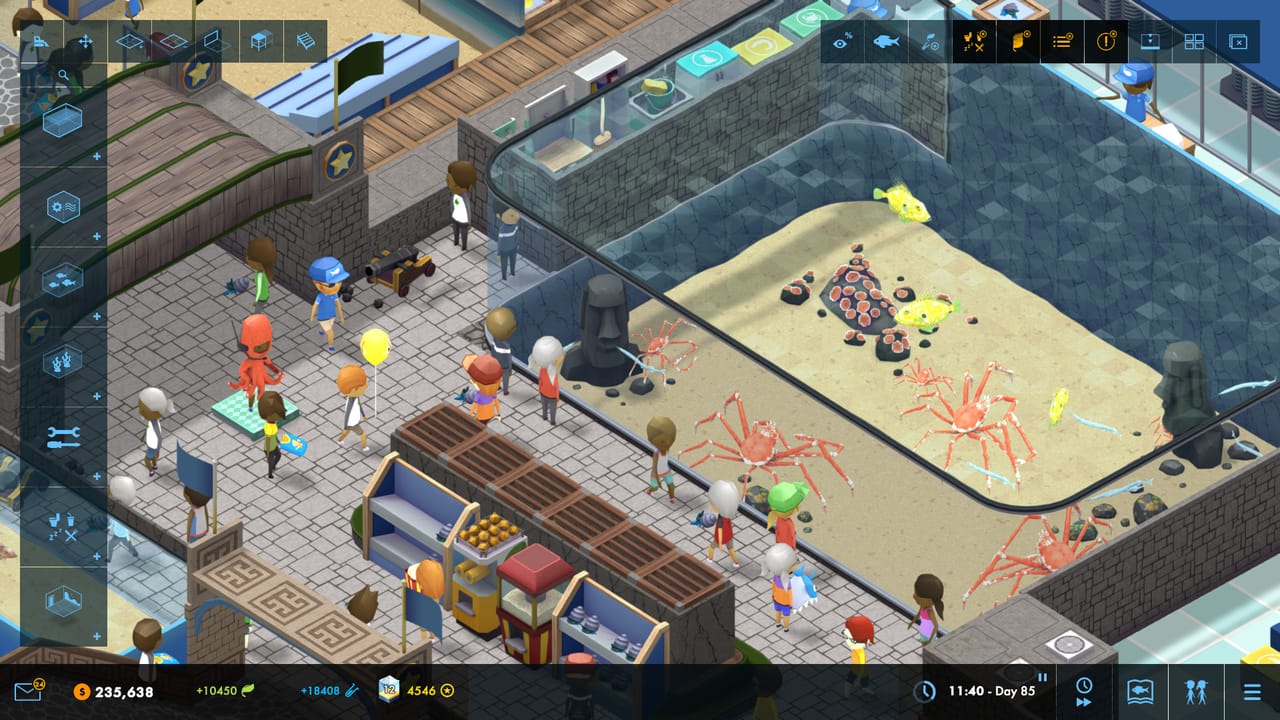Click the level progress star badge

[x=447, y=690]
